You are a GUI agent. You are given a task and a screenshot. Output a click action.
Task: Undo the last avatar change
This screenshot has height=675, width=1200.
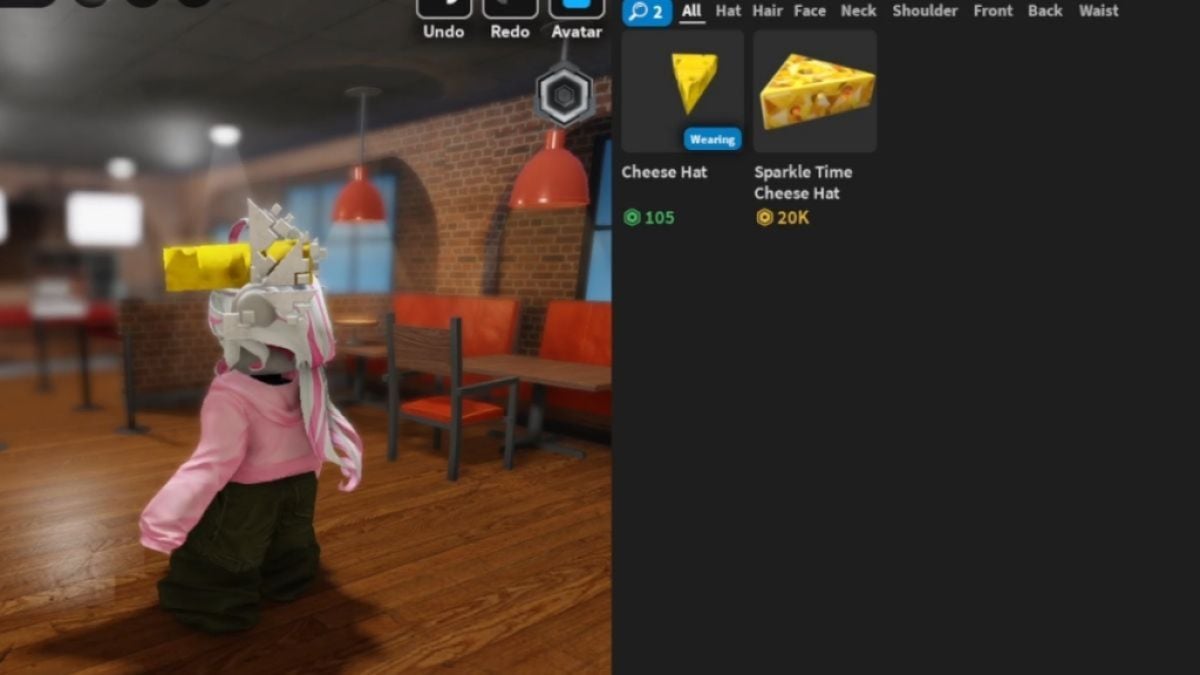(444, 10)
